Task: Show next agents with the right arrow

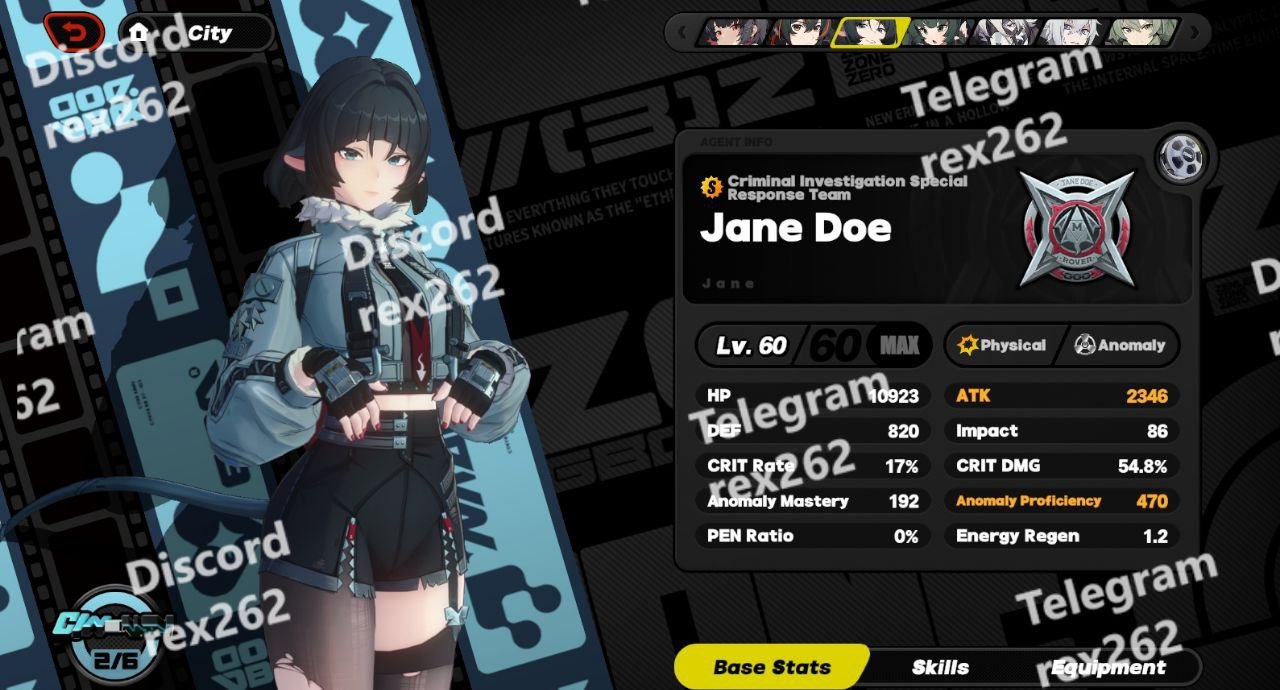Action: (x=1196, y=32)
